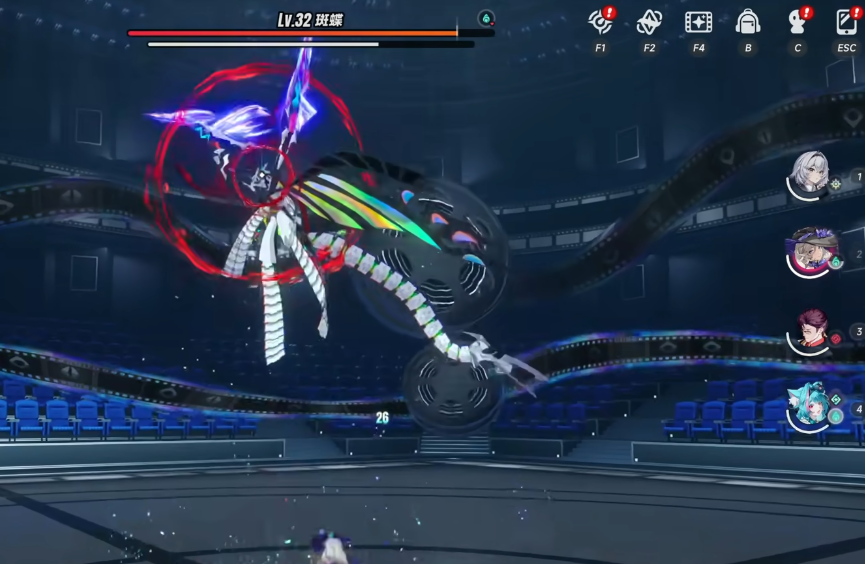This screenshot has width=865, height=564.
Task: Switch to the red-haired party member
Action: [811, 331]
